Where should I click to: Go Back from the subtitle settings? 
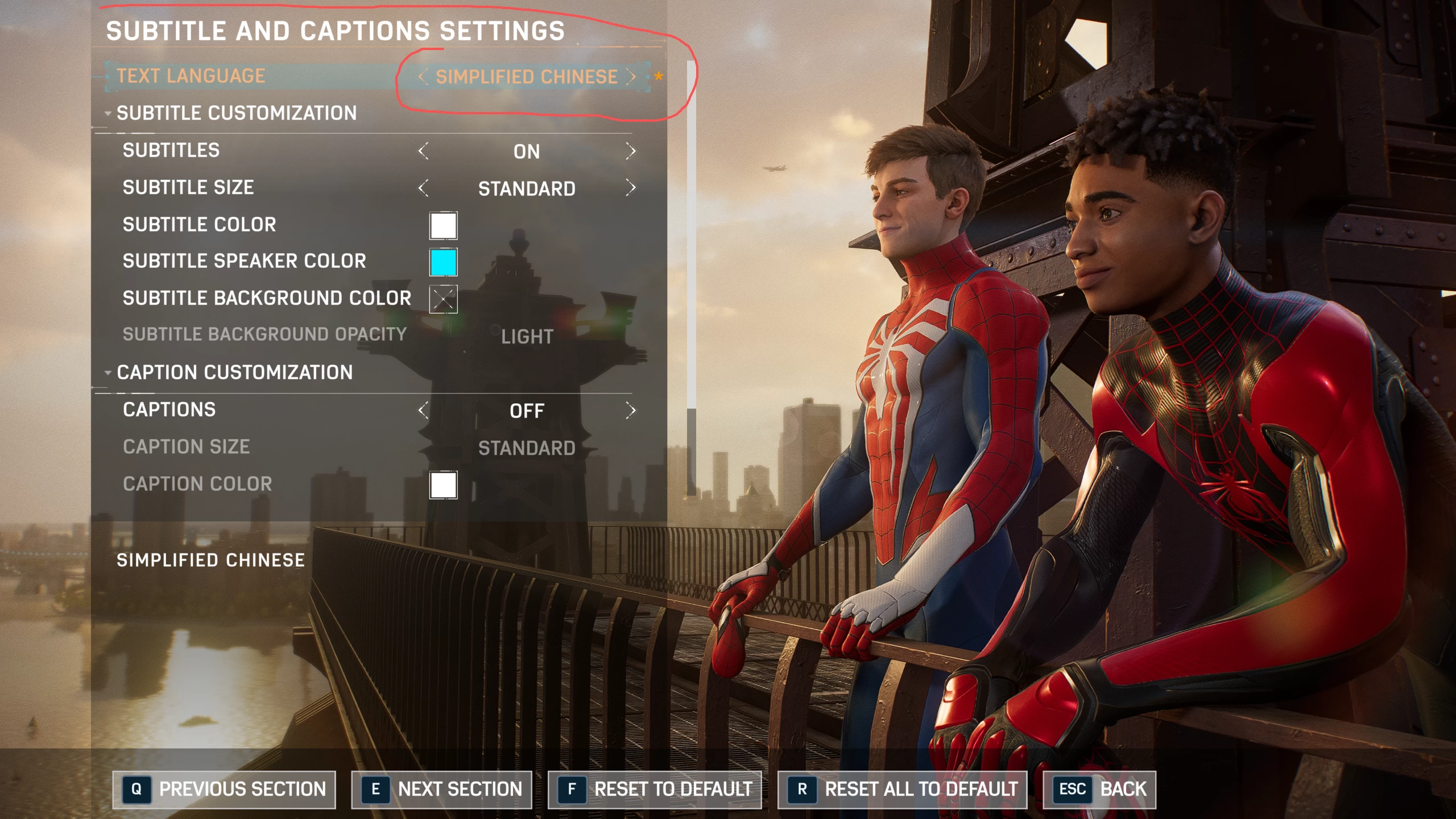point(1099,789)
